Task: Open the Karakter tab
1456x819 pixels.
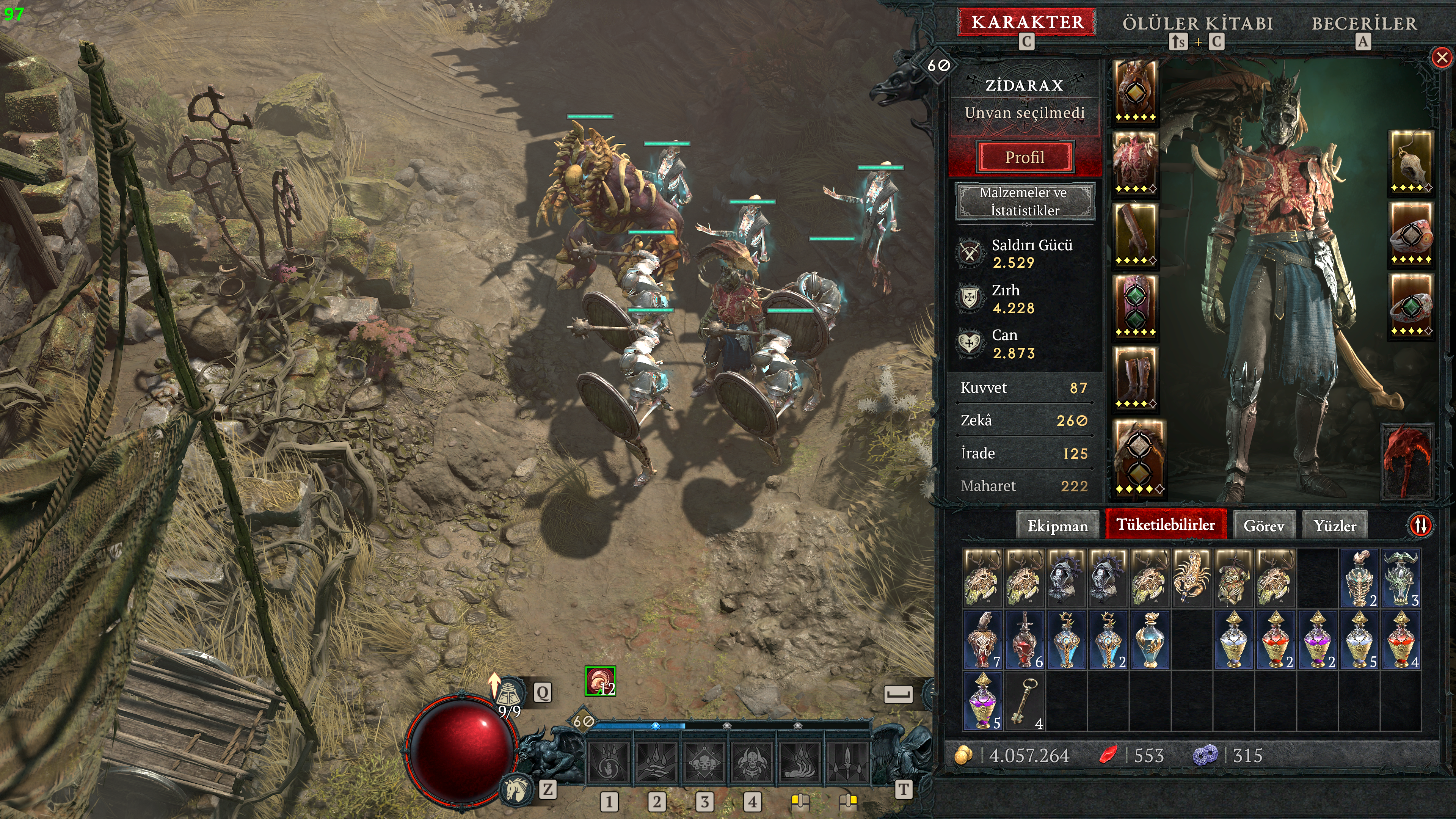Action: click(1027, 23)
